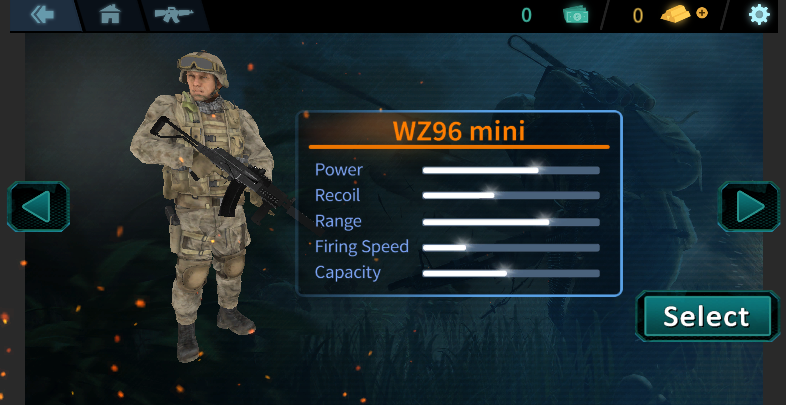Open the home screen
The width and height of the screenshot is (786, 405).
point(110,15)
